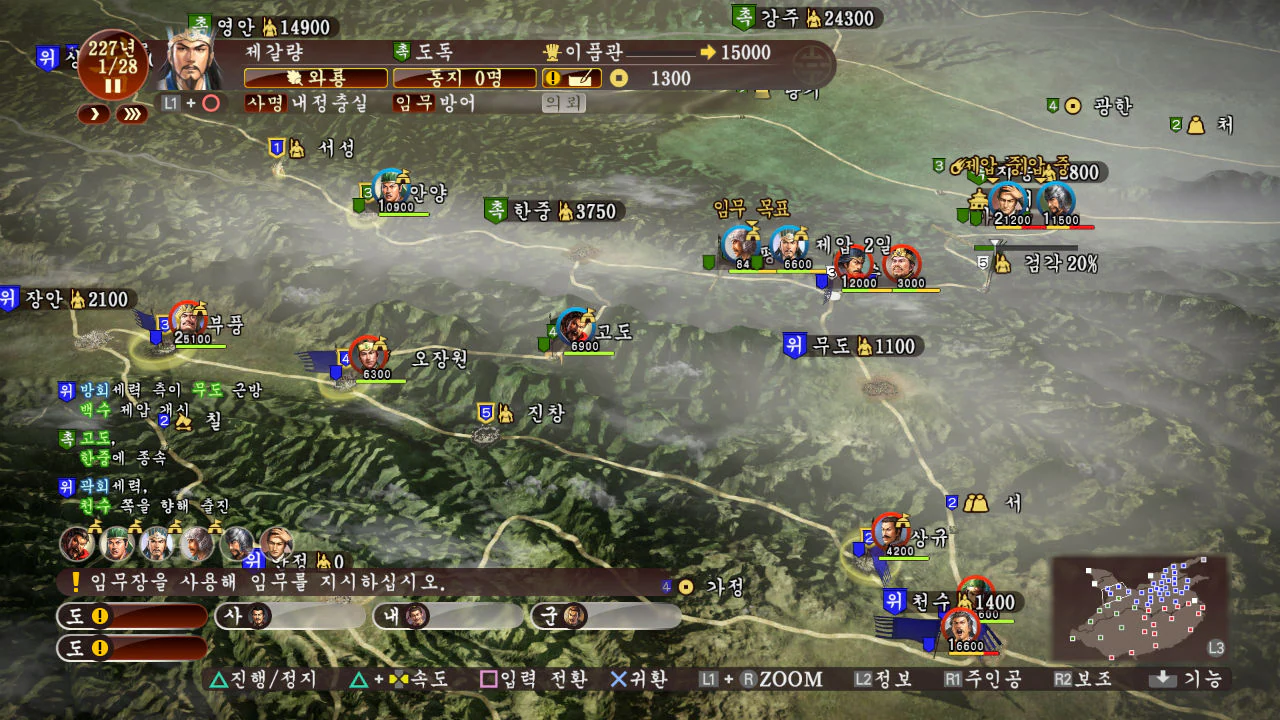Screen dimensions: 1280x720
Task: Pause the game using the pause button
Action: click(x=113, y=85)
